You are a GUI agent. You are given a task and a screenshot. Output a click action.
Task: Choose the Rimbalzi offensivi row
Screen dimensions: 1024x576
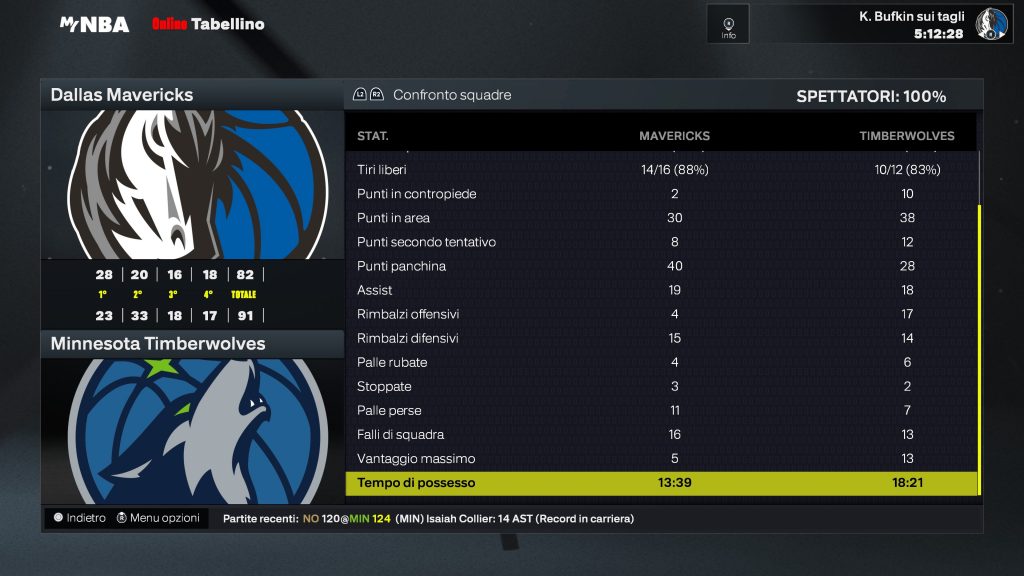pyautogui.click(x=660, y=314)
